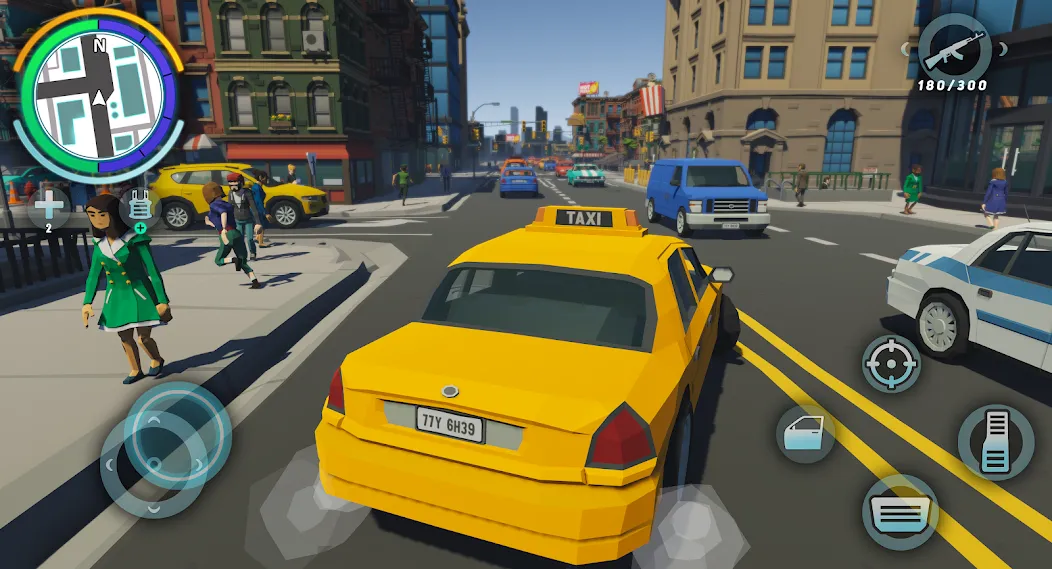Select the assault rifle weapon icon
The image size is (1052, 569).
coord(954,48)
